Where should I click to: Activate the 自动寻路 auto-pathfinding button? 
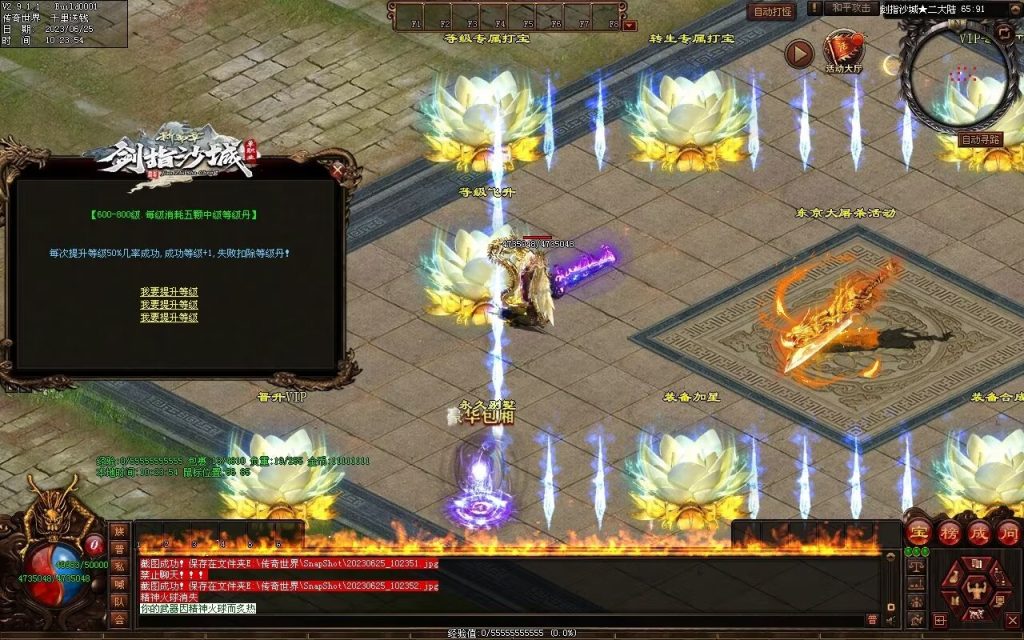980,139
